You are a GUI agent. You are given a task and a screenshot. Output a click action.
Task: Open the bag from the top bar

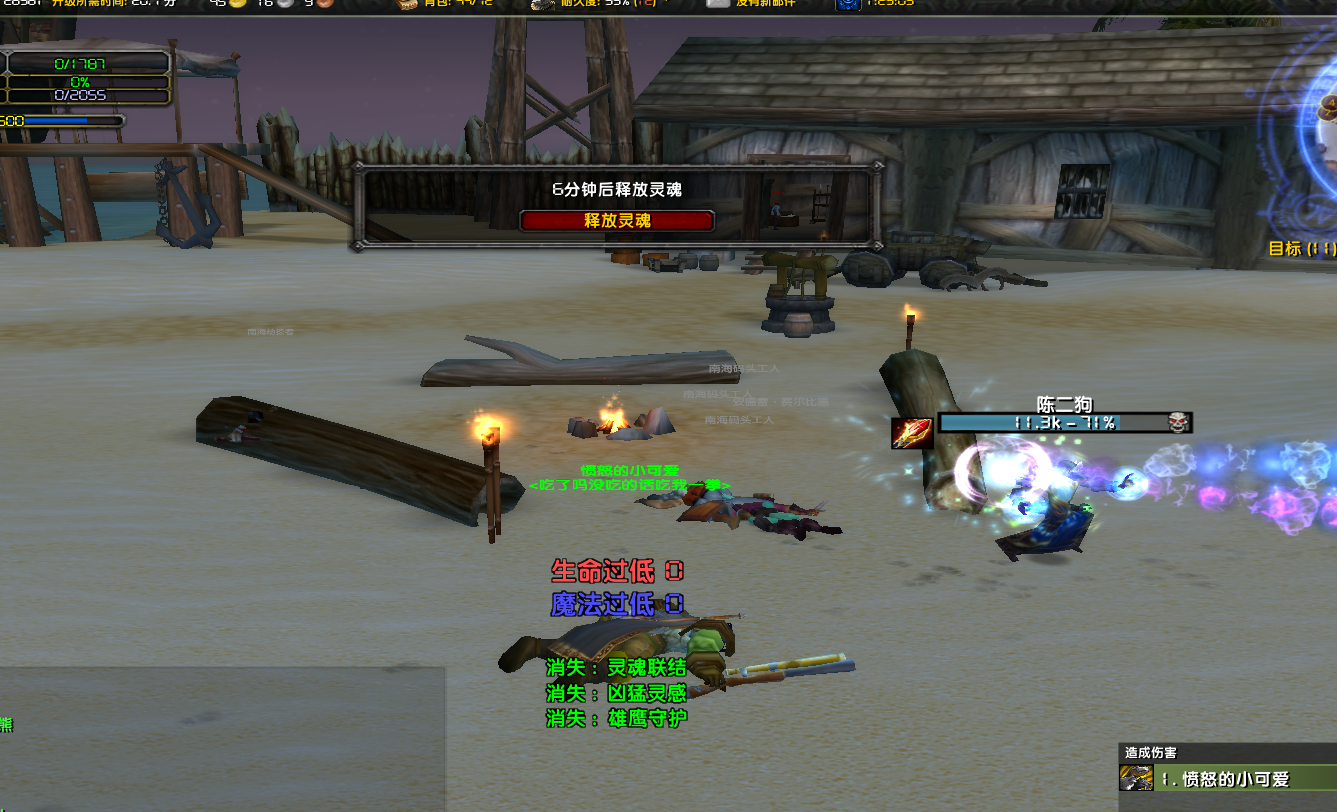[x=408, y=4]
